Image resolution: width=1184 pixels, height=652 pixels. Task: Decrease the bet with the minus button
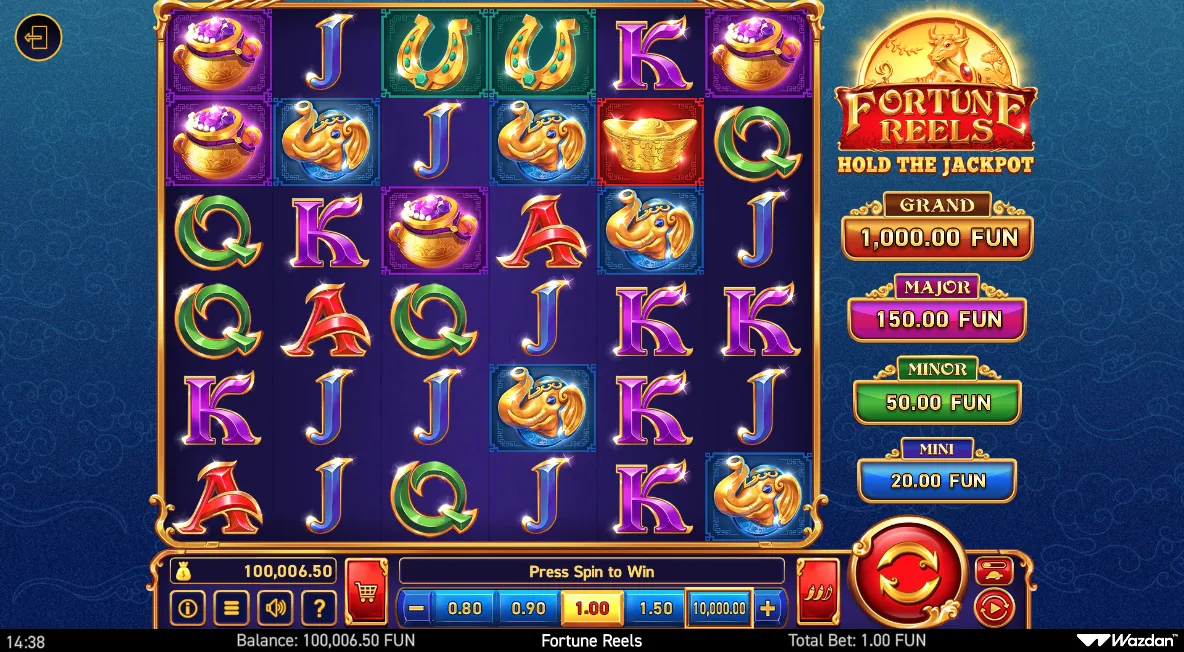pyautogui.click(x=417, y=607)
